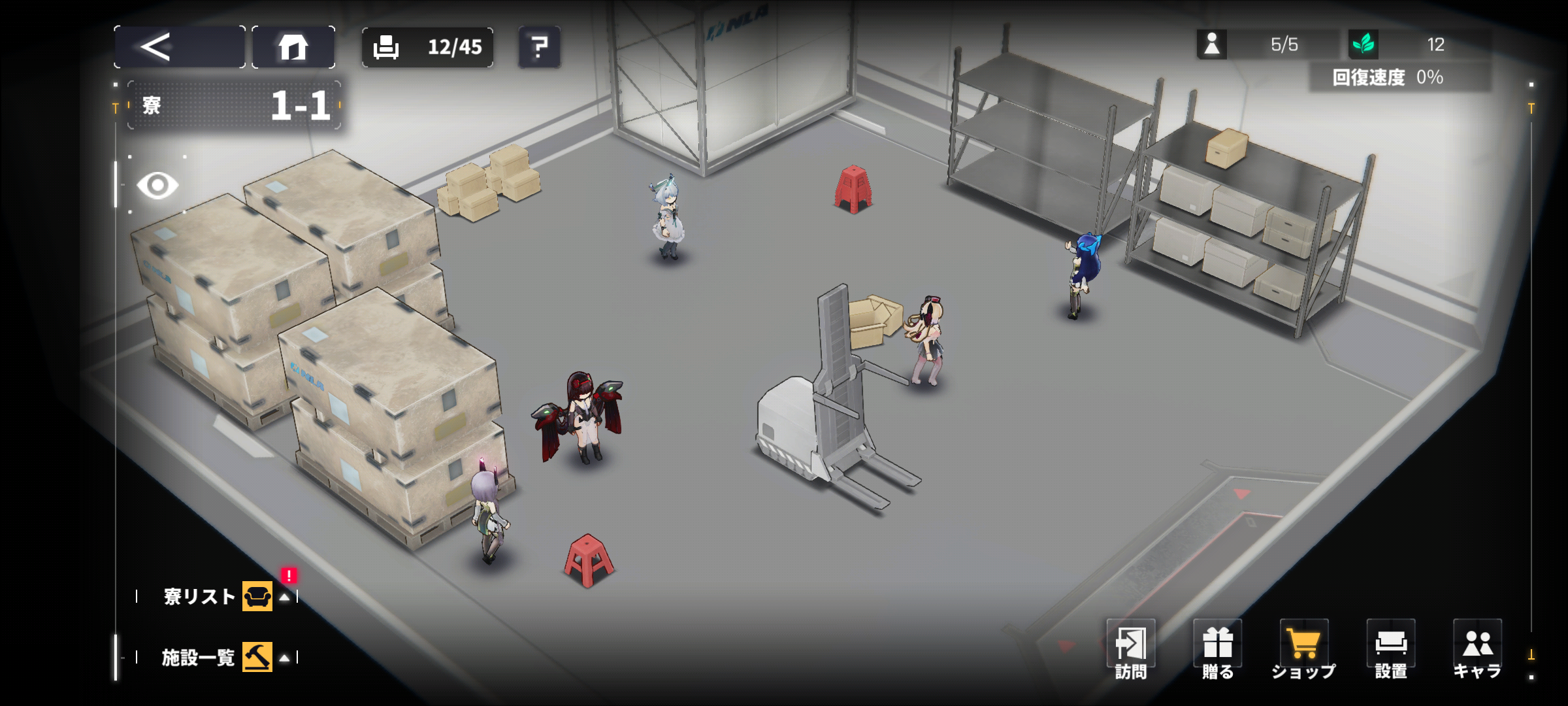Tap the green leaf comfort icon
Image resolution: width=1568 pixels, height=706 pixels.
[x=1364, y=44]
